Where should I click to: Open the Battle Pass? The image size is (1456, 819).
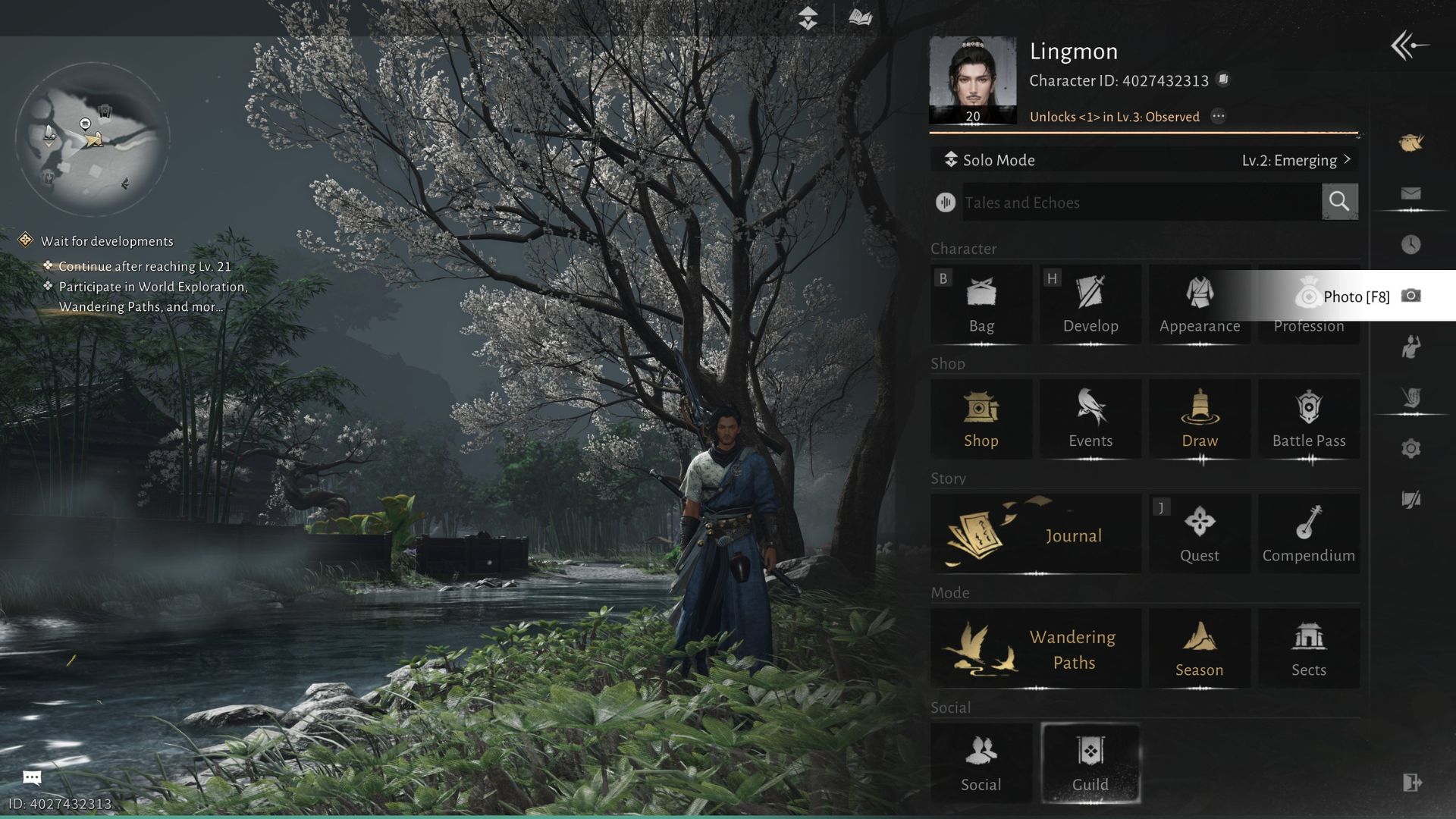coord(1308,419)
